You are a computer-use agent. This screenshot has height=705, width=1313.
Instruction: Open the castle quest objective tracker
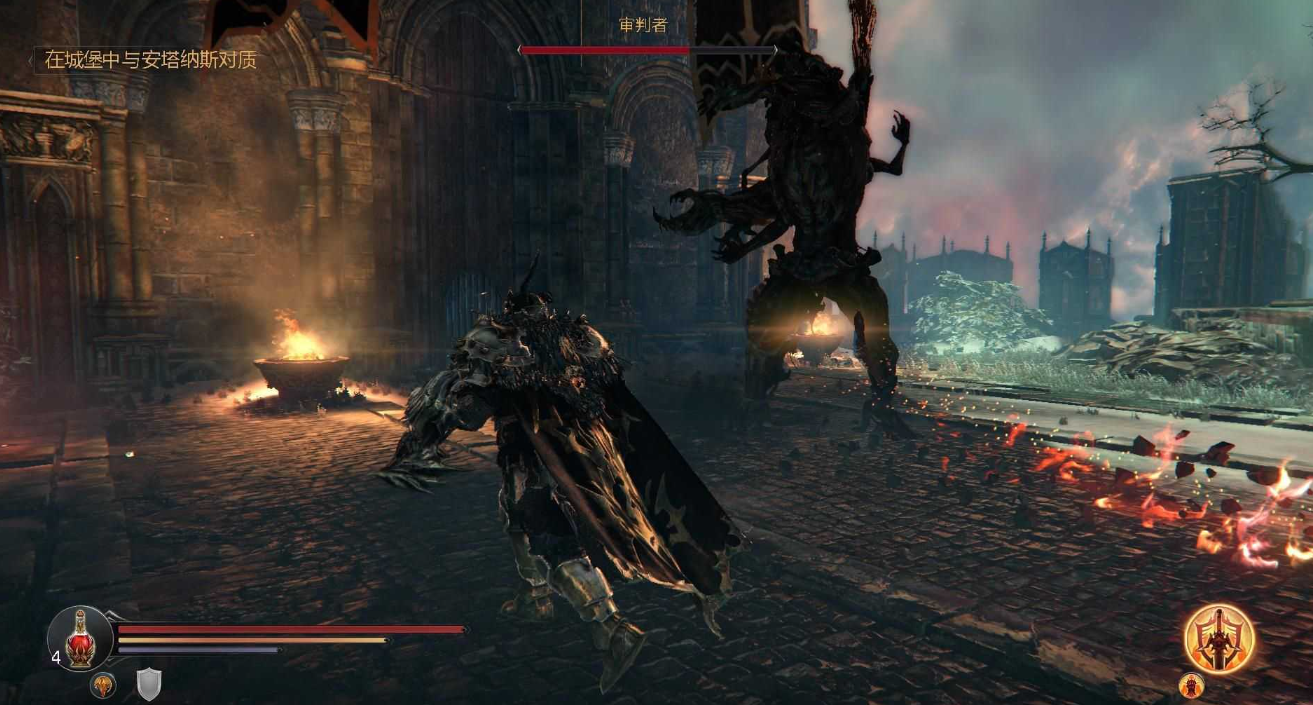pyautogui.click(x=150, y=60)
